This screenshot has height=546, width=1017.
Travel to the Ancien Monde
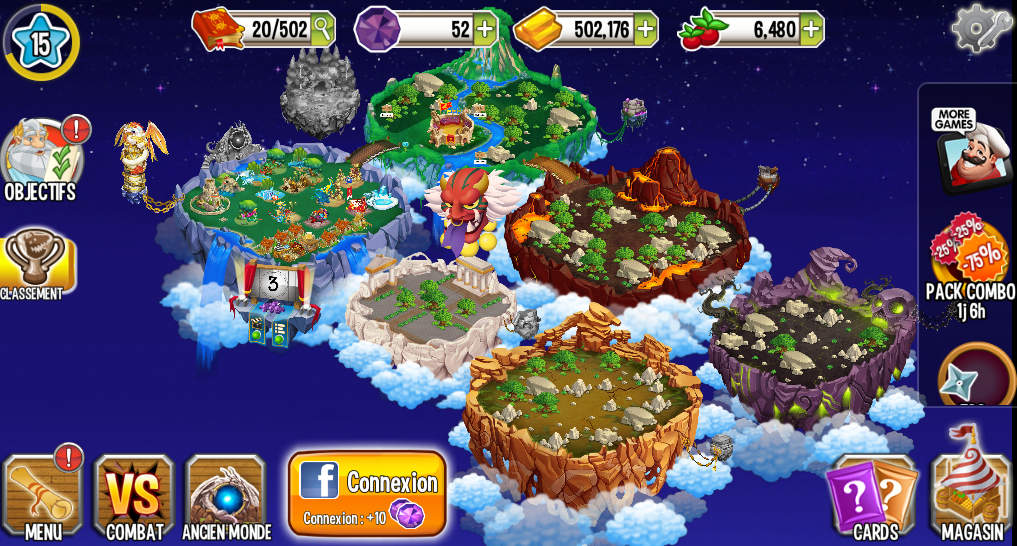(226, 496)
